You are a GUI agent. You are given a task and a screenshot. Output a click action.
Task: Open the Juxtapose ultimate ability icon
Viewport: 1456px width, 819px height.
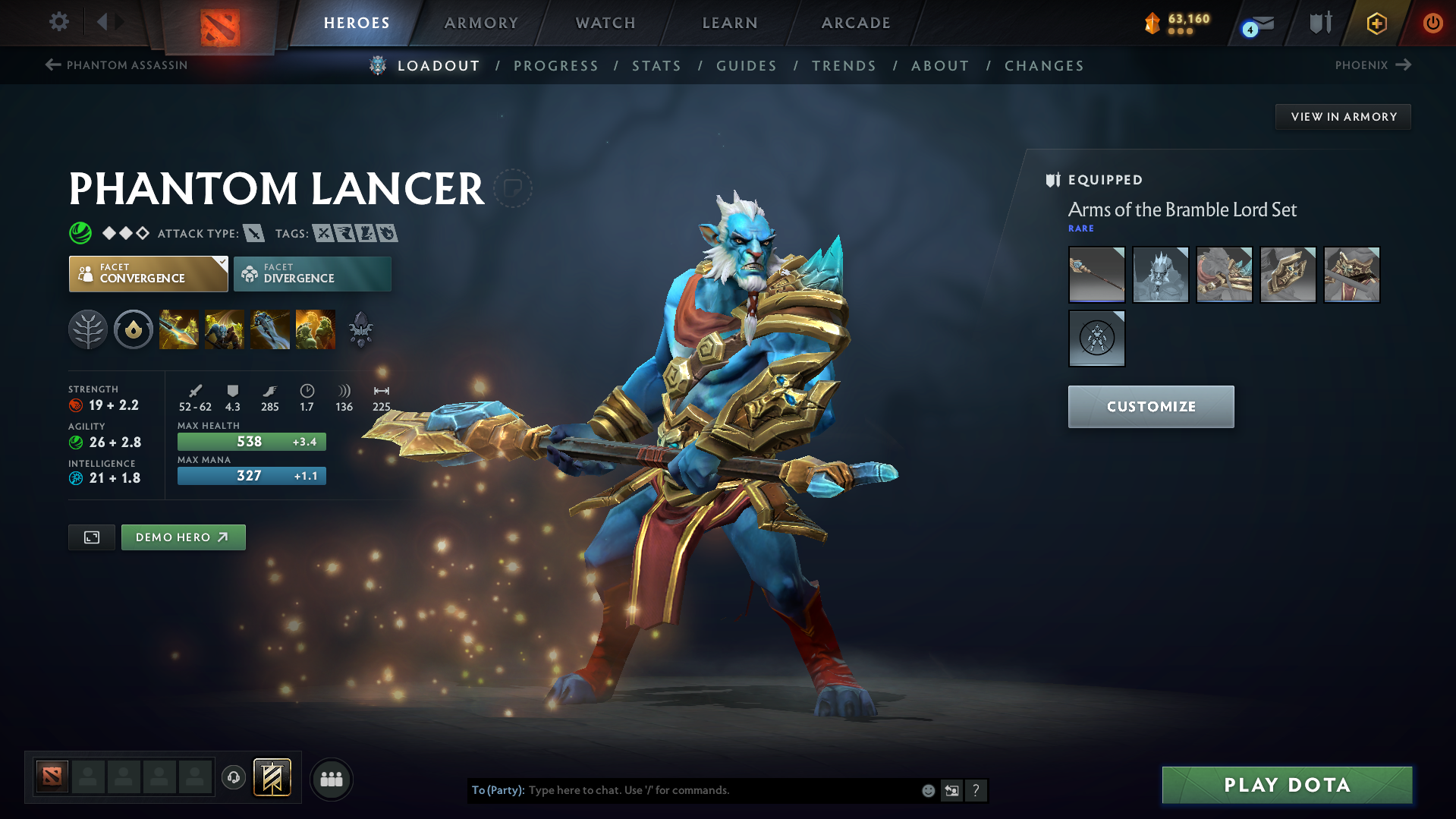pyautogui.click(x=316, y=329)
